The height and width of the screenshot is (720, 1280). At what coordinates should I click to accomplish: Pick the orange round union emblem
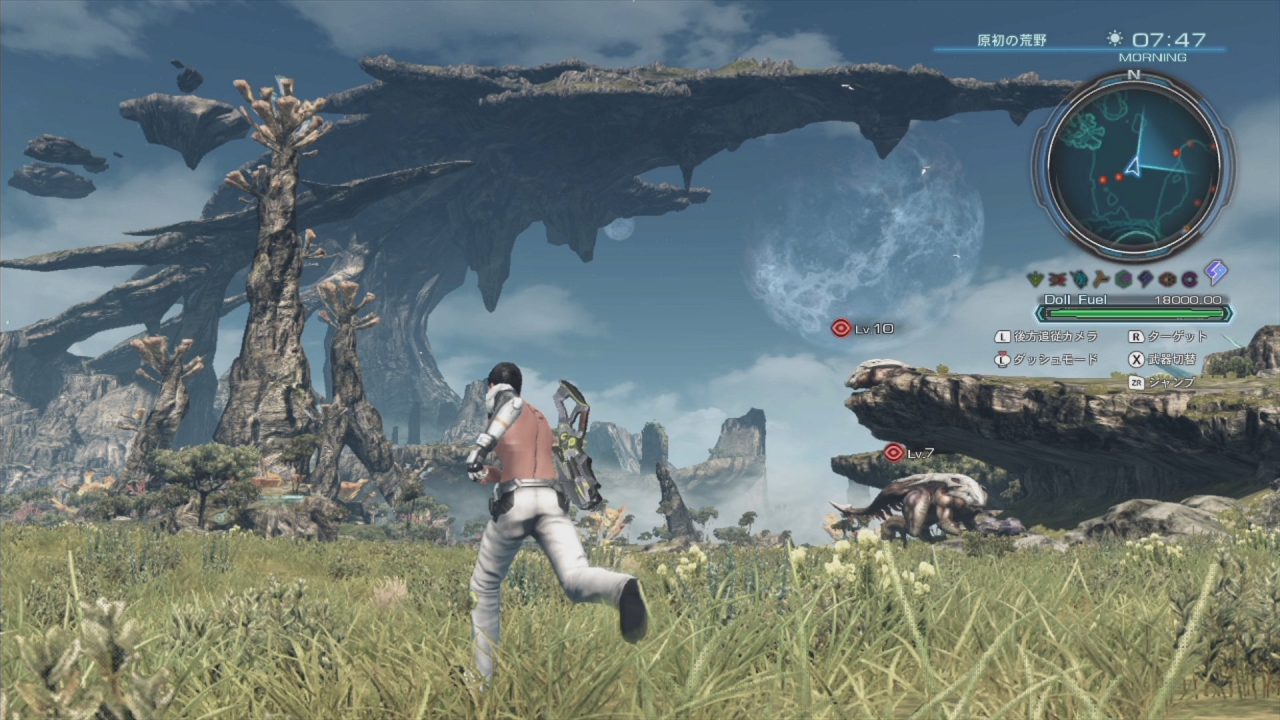click(1167, 279)
